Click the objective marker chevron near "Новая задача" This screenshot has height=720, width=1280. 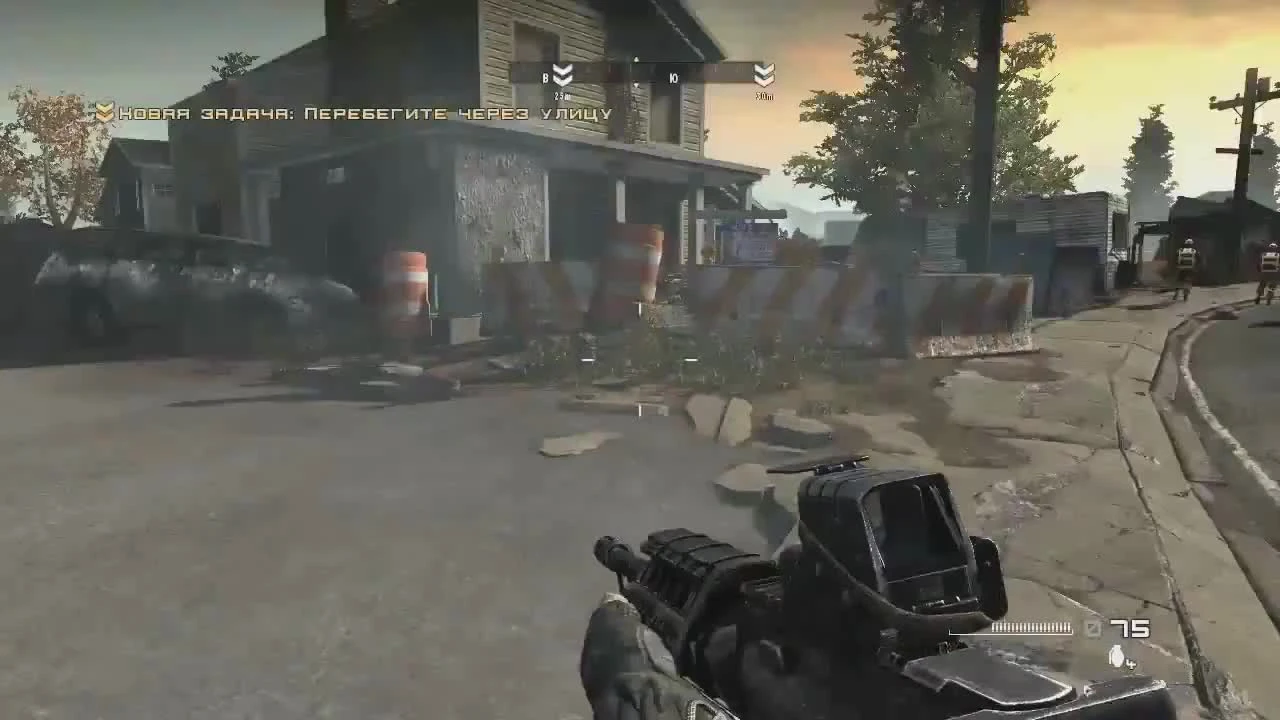click(x=105, y=113)
